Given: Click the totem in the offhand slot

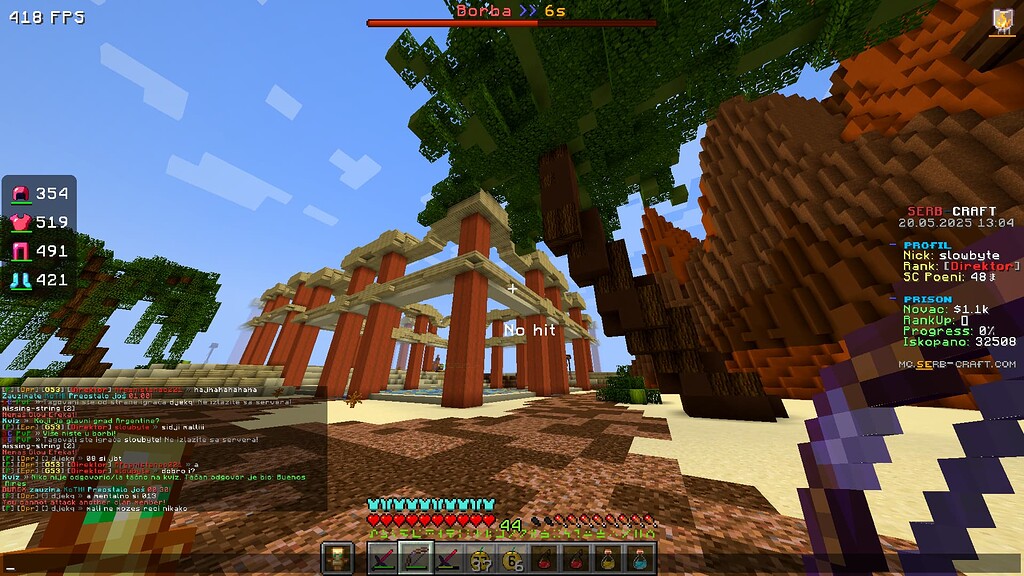Looking at the screenshot, I should tap(338, 558).
